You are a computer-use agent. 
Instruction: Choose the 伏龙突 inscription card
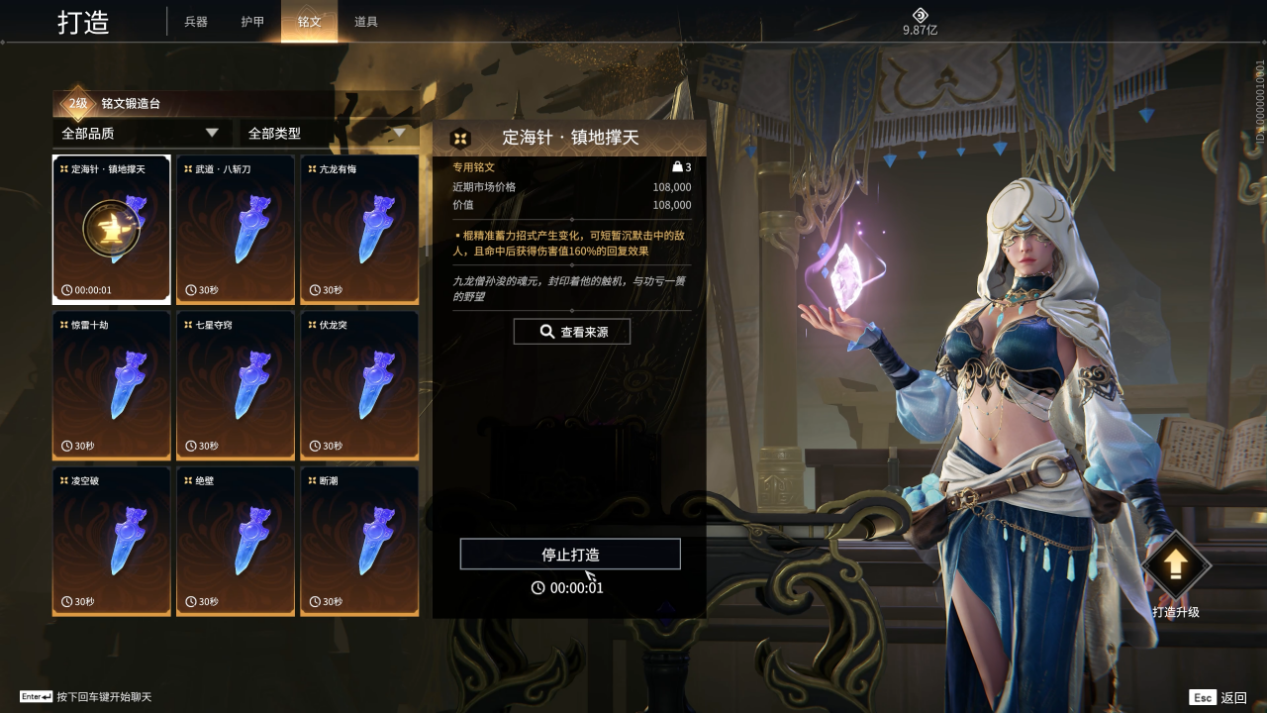(359, 385)
